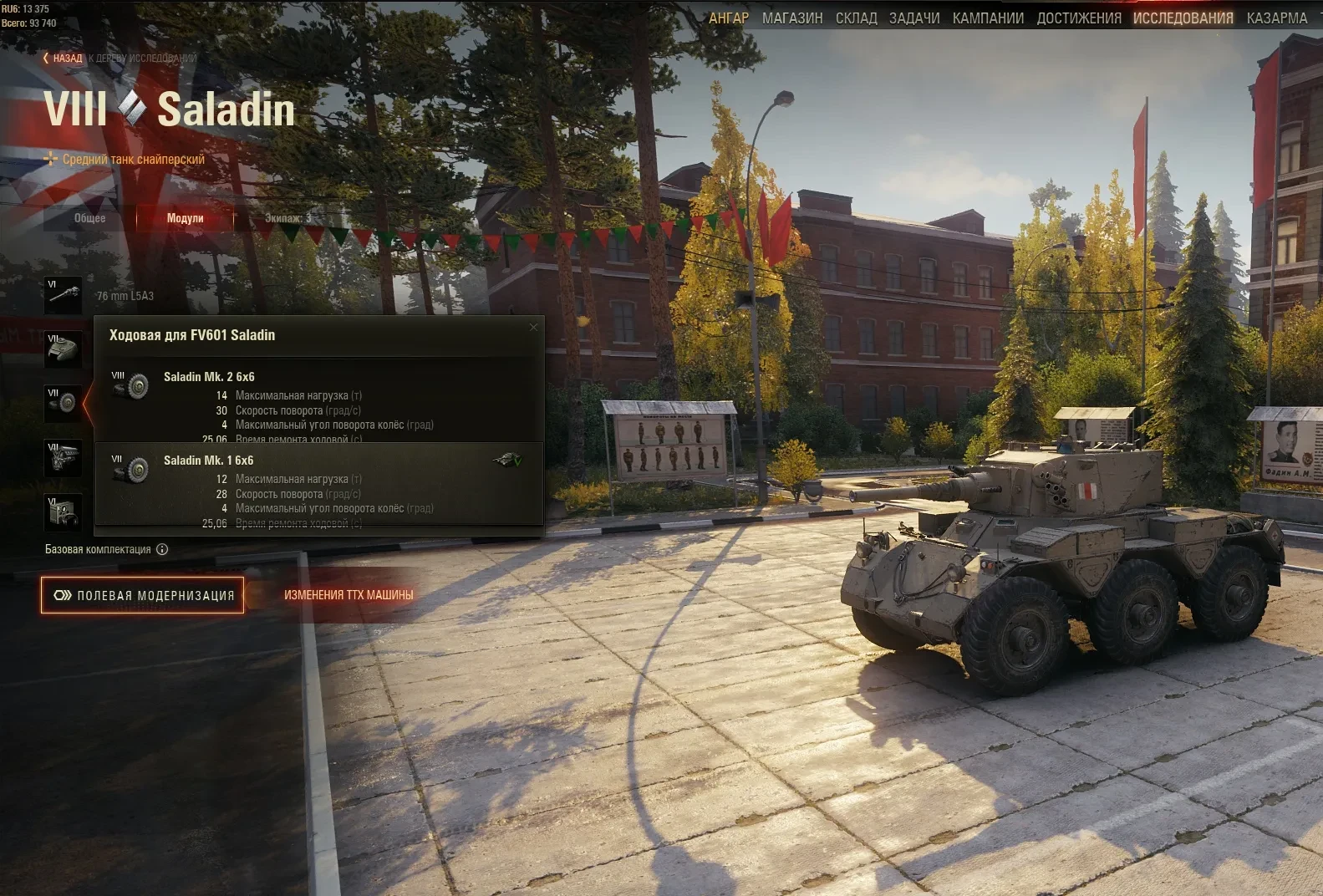This screenshot has width=1323, height=896.
Task: Switch to the Модули tab
Action: click(x=185, y=218)
